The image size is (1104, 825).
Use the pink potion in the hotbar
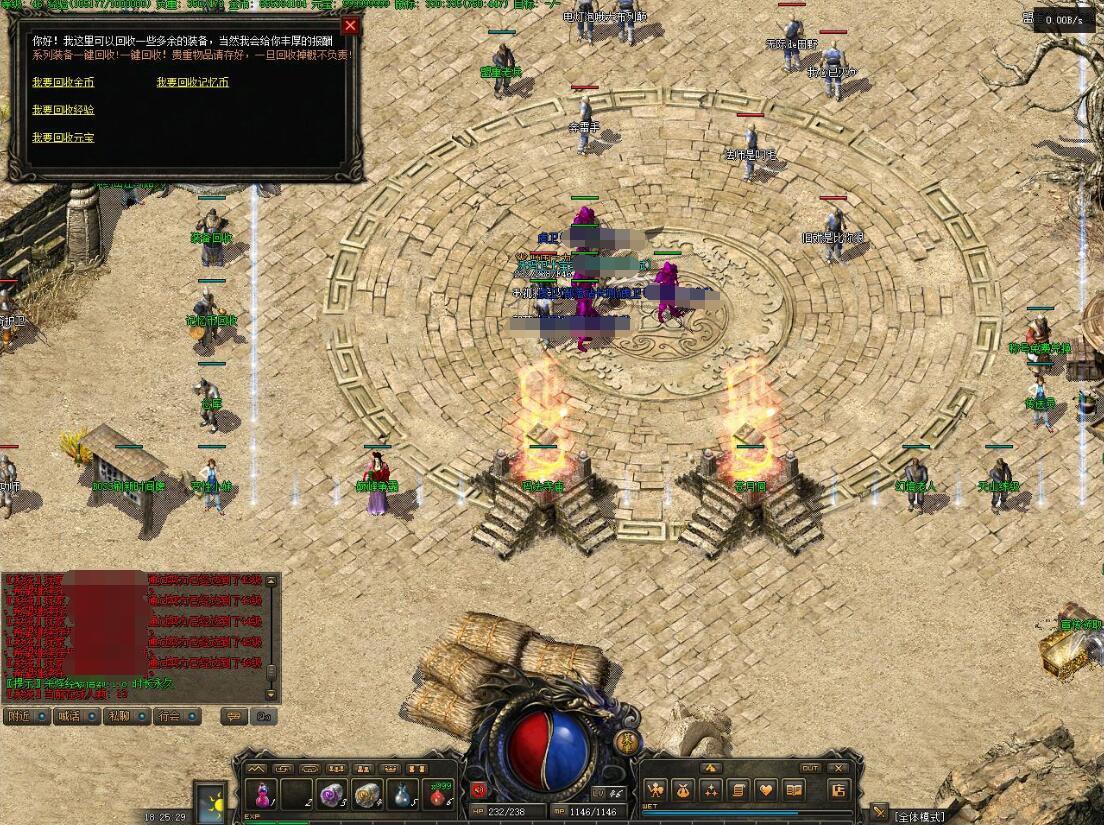point(263,795)
